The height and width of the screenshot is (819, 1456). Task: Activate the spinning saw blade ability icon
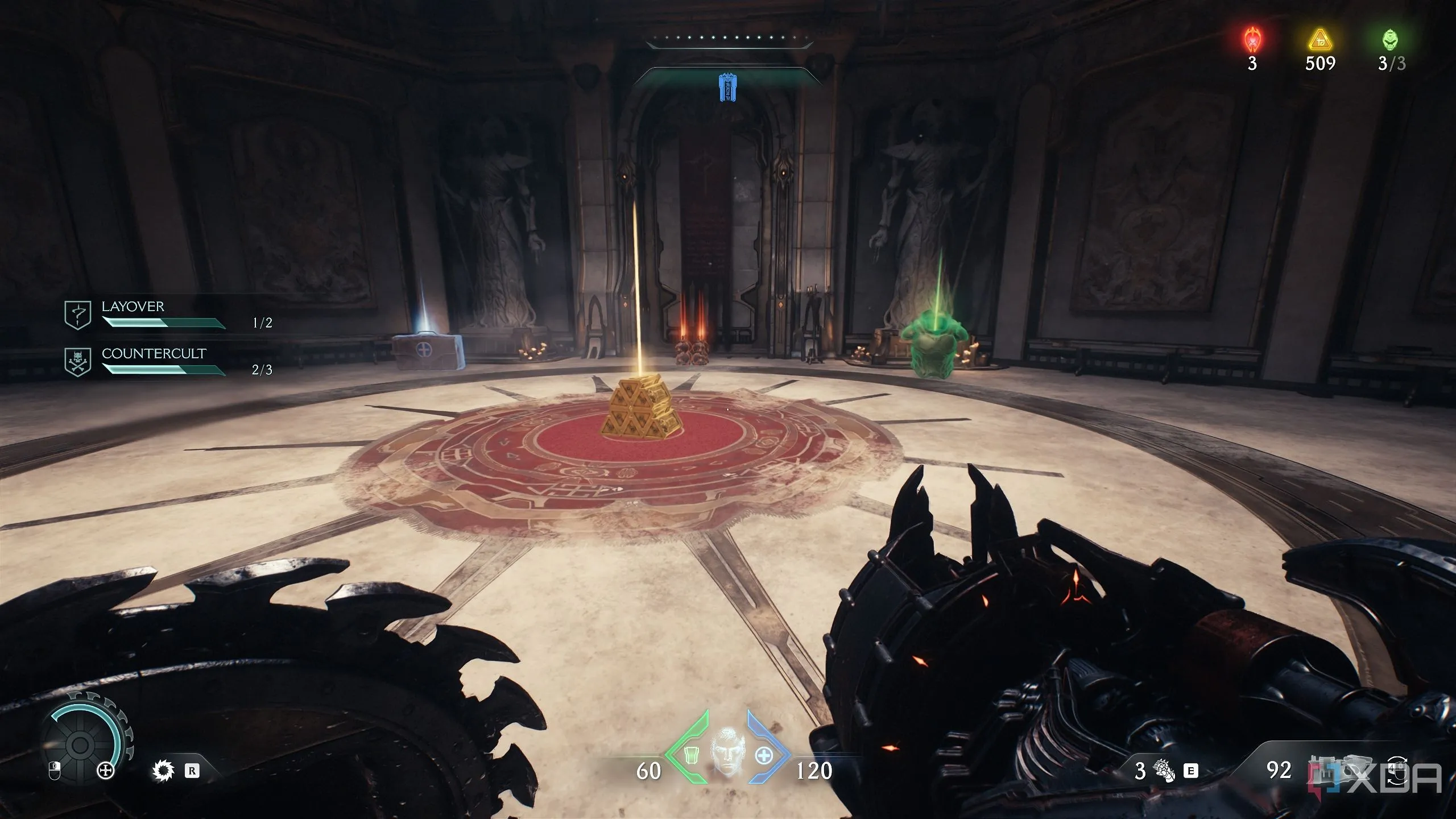(164, 771)
